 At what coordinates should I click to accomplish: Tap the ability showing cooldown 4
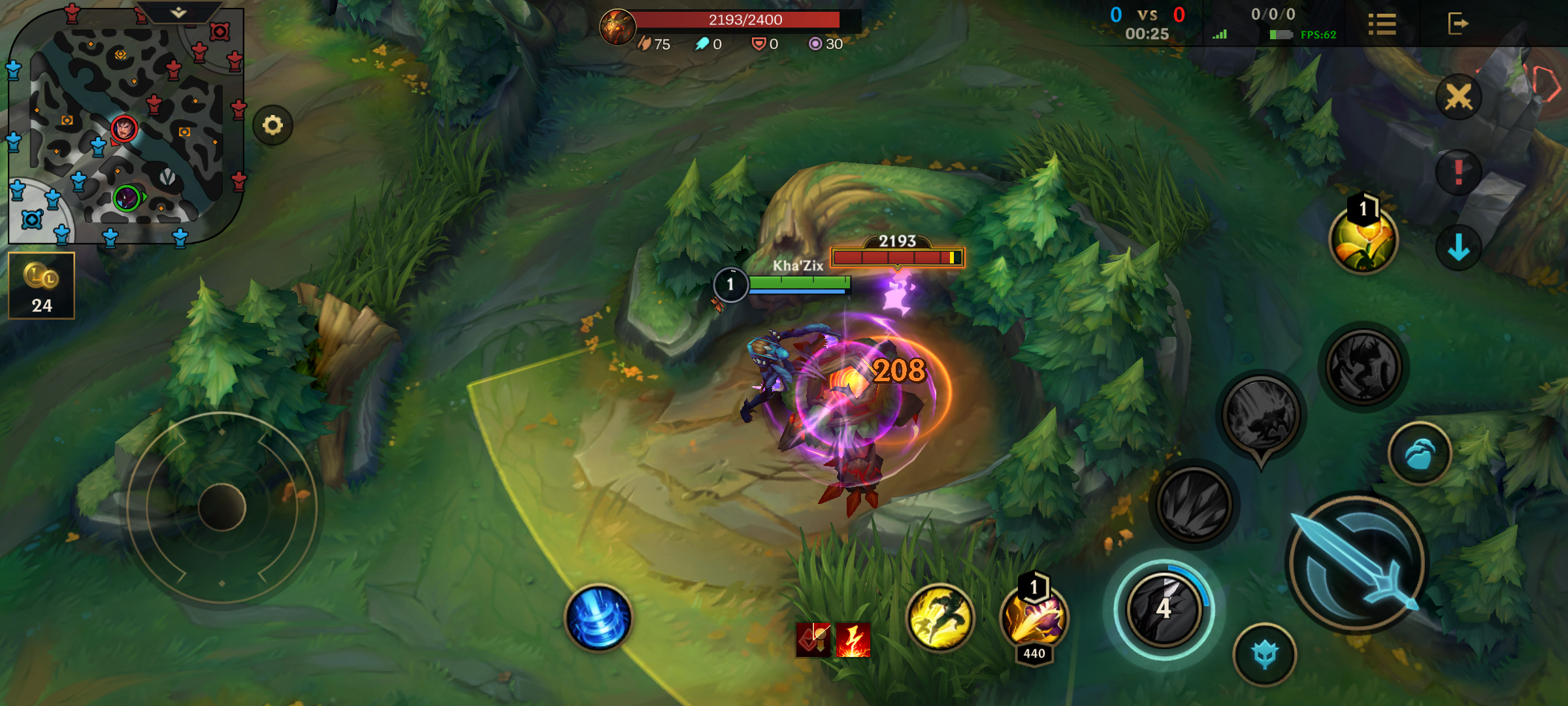pos(1164,609)
